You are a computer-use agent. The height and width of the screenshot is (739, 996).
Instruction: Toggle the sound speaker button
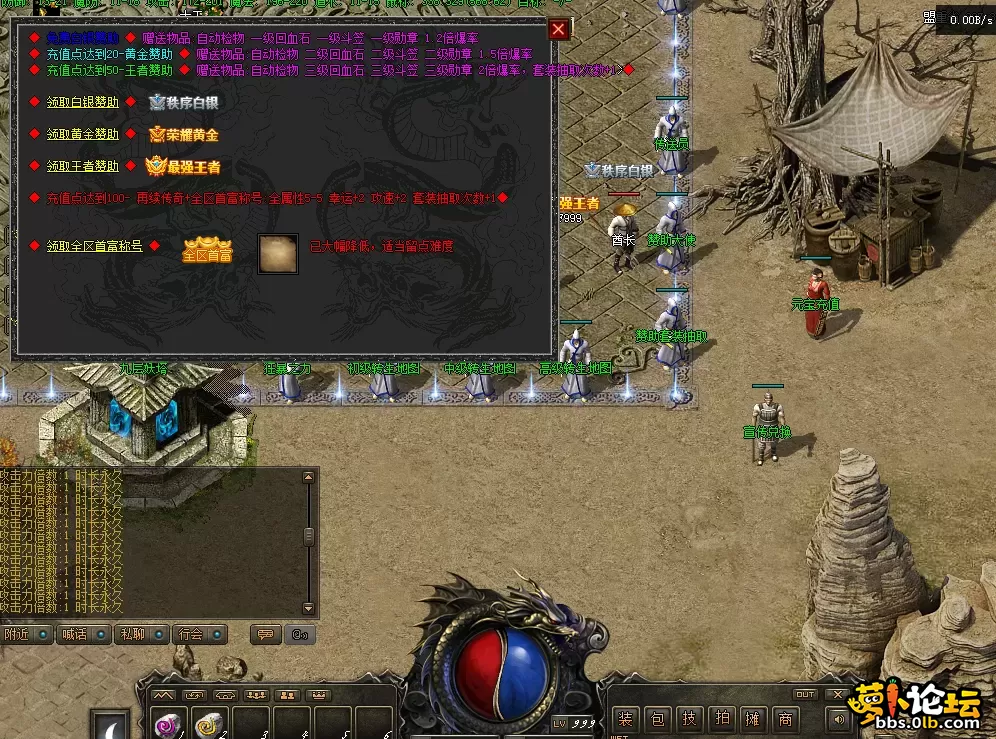[x=836, y=718]
